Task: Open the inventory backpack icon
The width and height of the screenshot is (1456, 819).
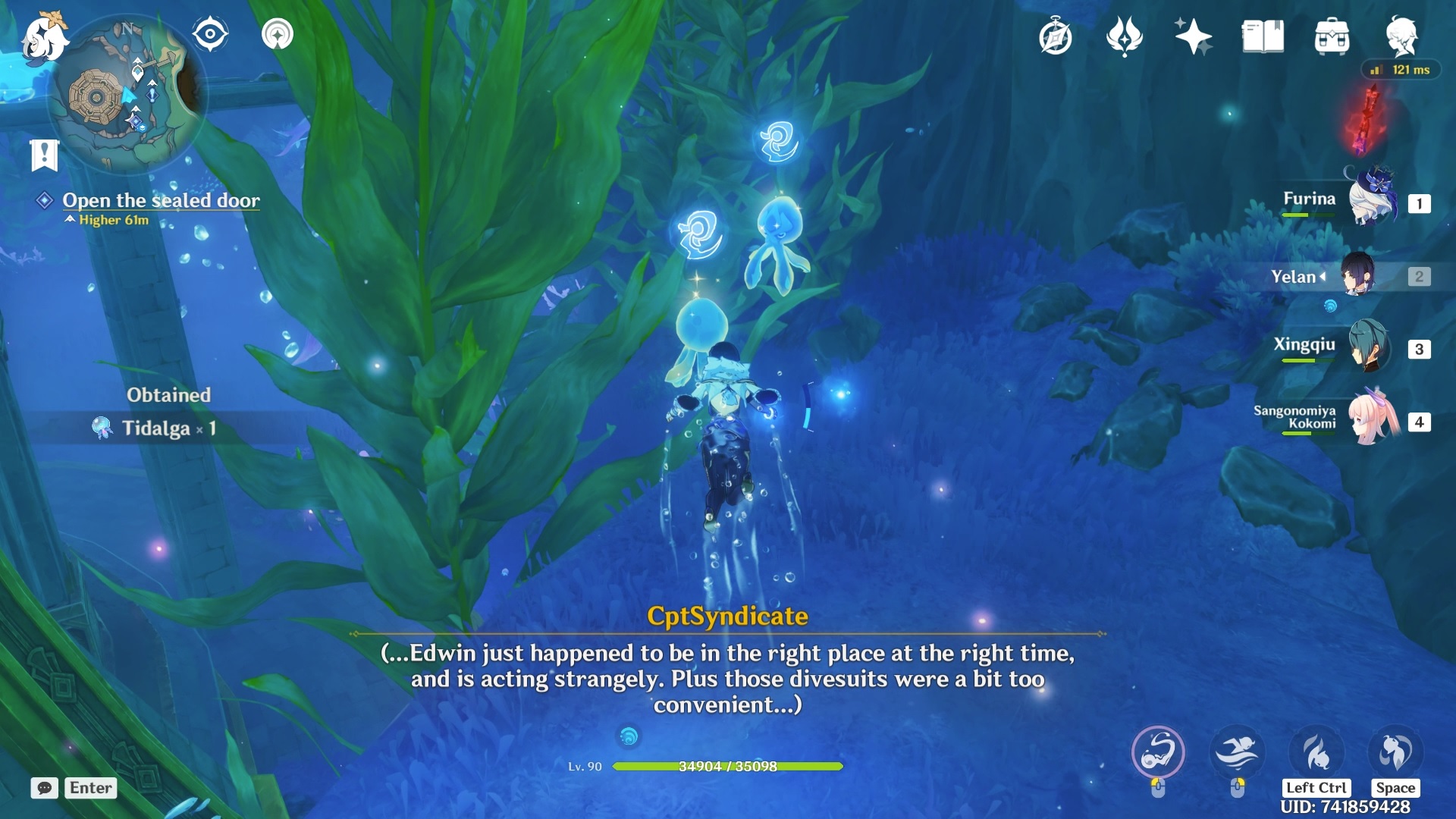Action: click(1332, 36)
